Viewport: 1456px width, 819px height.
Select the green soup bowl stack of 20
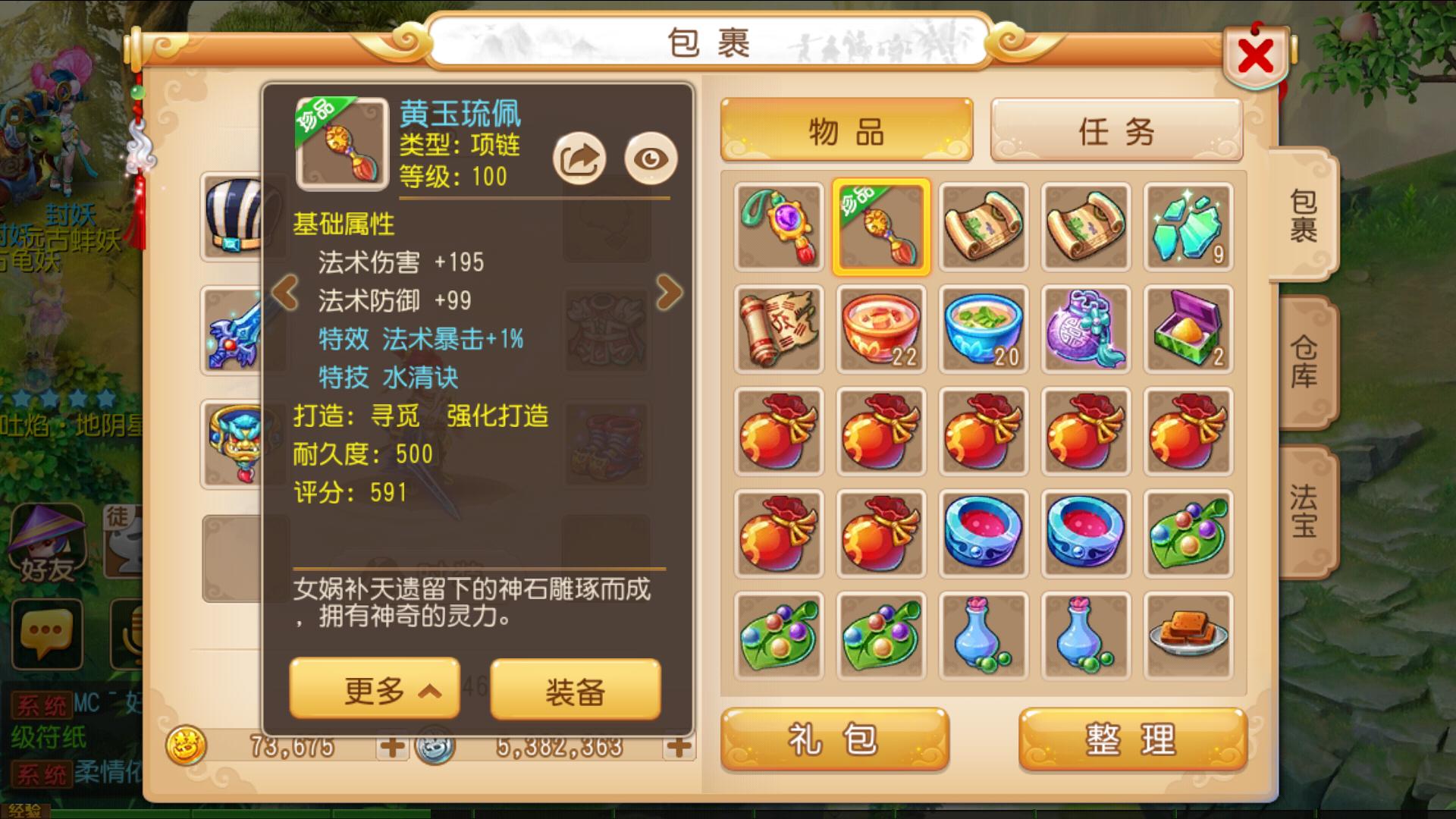tap(984, 329)
